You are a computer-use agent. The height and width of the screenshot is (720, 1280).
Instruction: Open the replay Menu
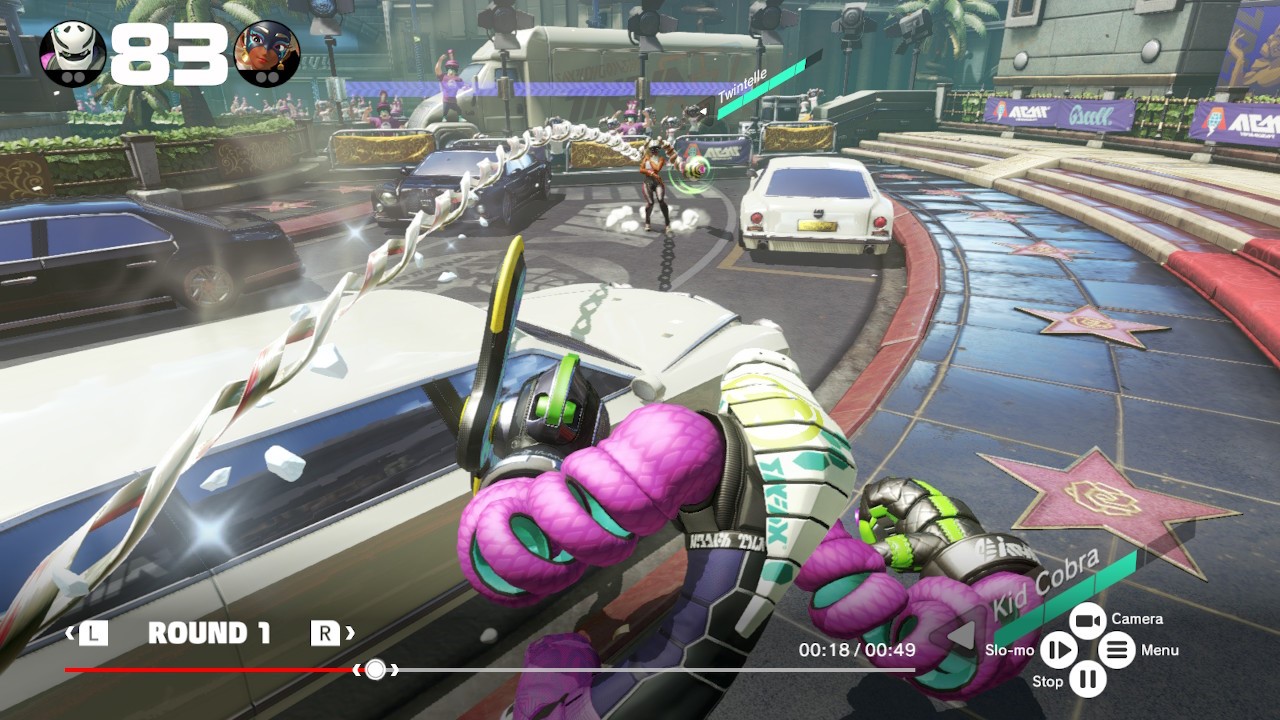click(1117, 651)
